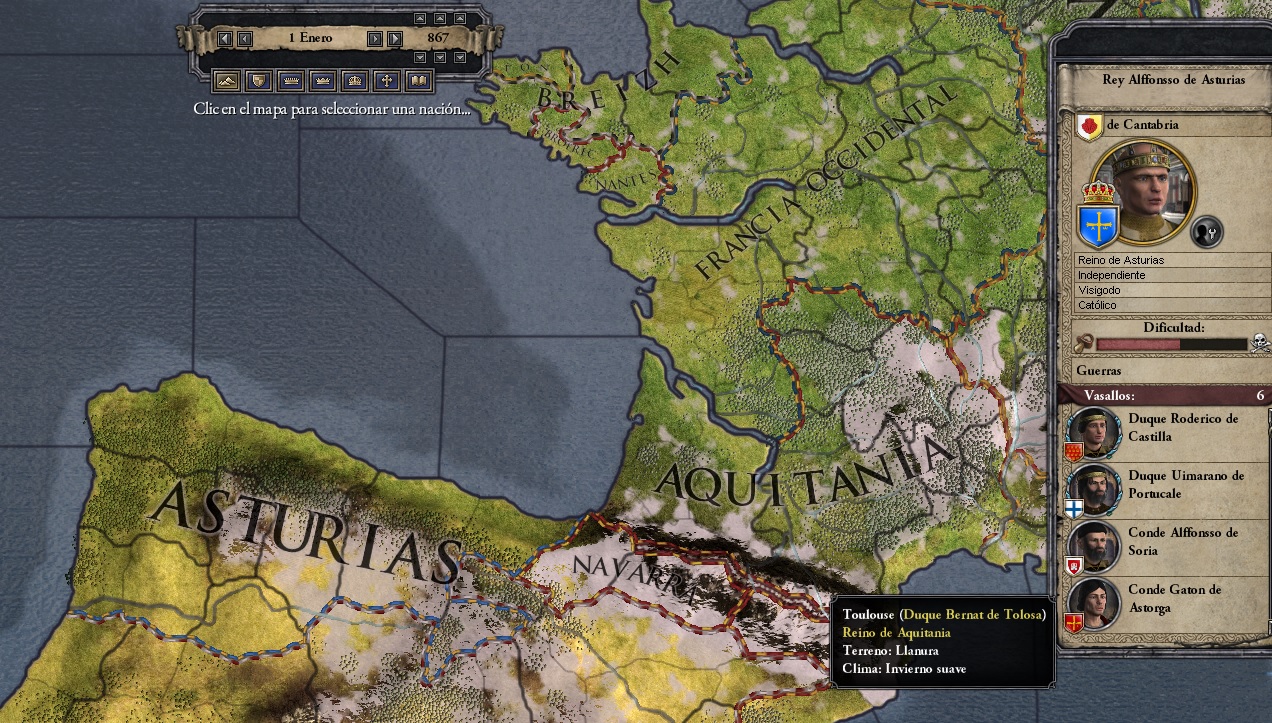Show the religion map mode with cross icon
This screenshot has width=1272, height=723.
coord(387,80)
